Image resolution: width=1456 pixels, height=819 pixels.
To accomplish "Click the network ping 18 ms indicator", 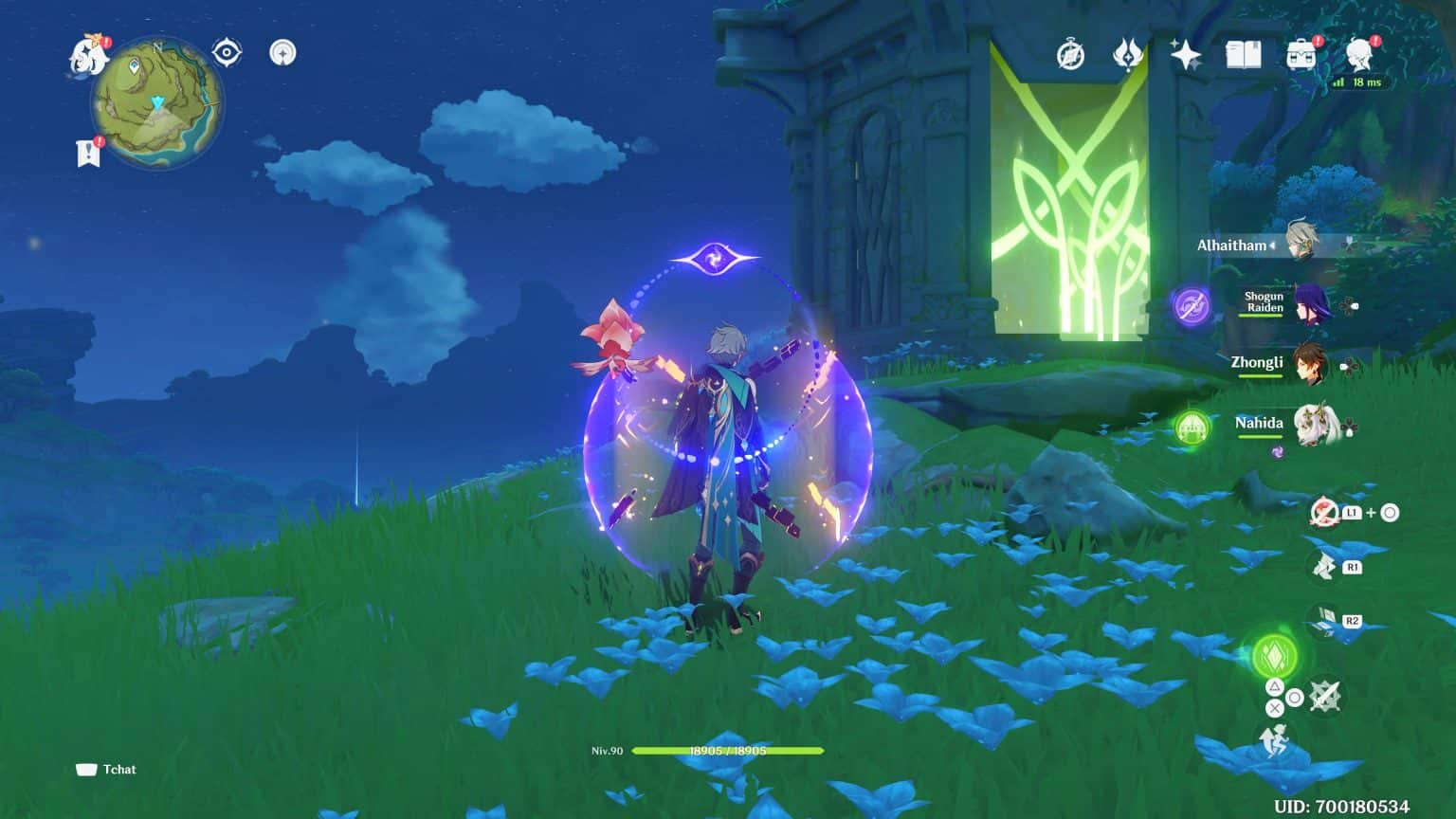I will [1357, 82].
